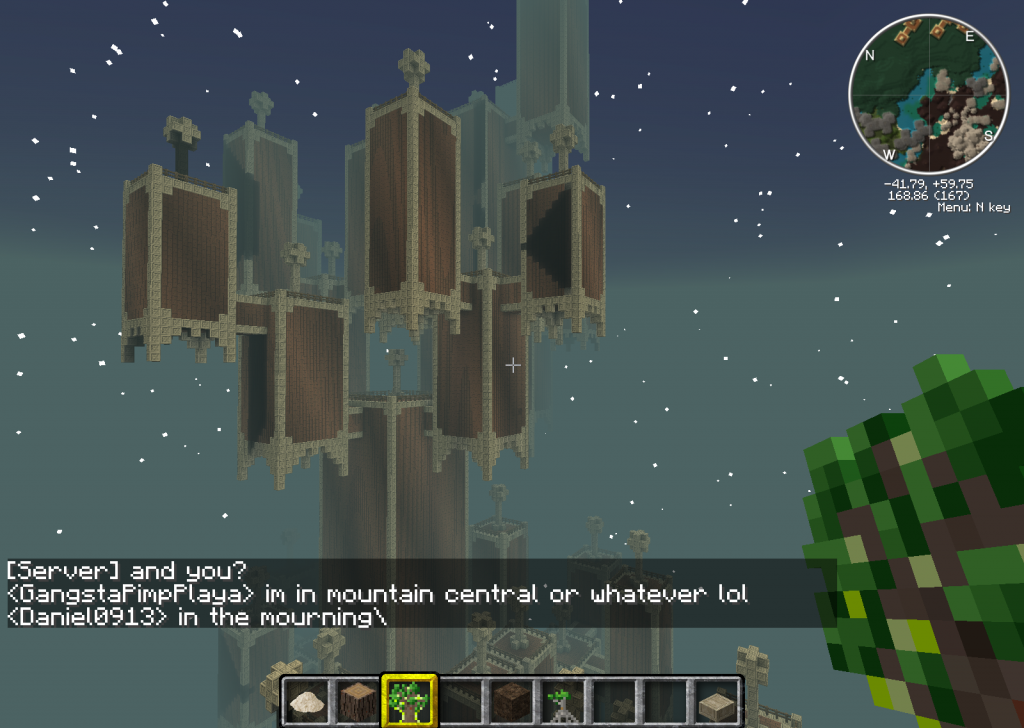Pick the tan slab in the last hotbar slot
This screenshot has width=1024, height=728.
pyautogui.click(x=718, y=699)
